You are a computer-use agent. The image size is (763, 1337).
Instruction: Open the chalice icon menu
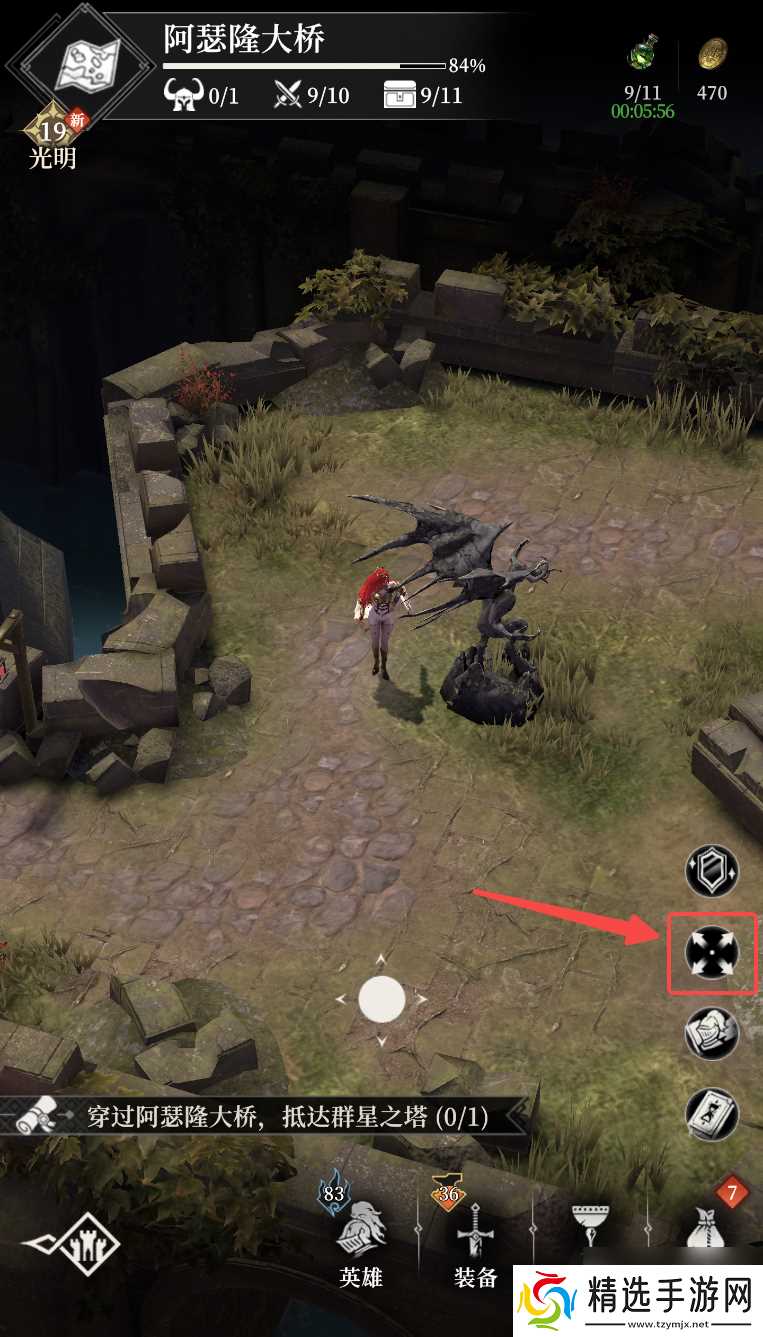tap(590, 1228)
